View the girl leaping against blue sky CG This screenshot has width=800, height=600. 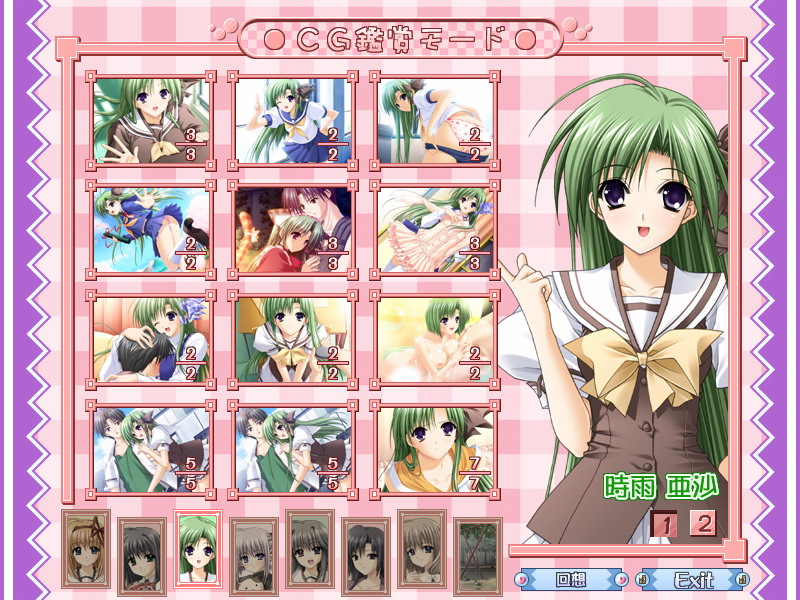click(150, 229)
